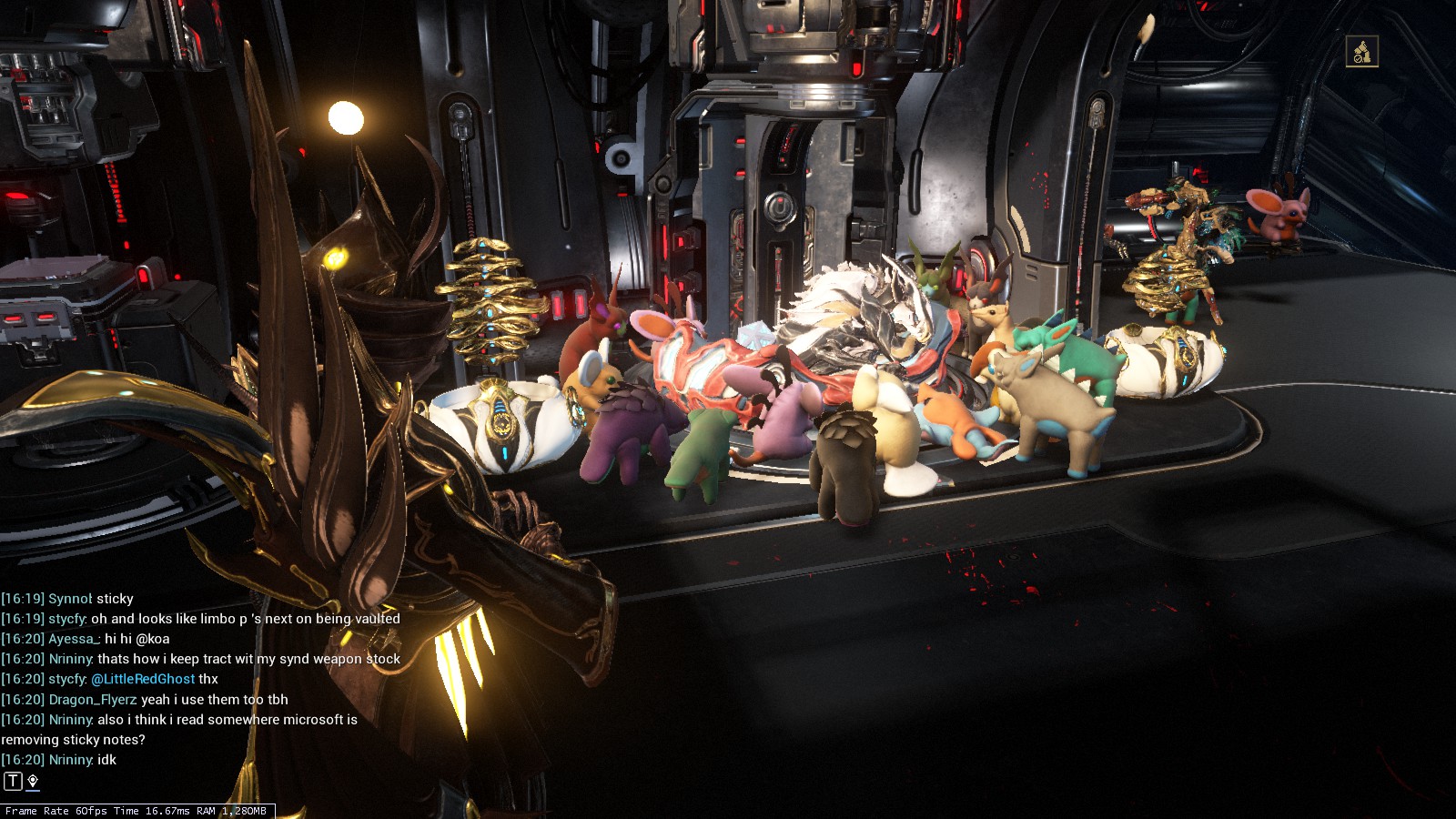
Task: Click the T chat input button
Action: point(13,781)
